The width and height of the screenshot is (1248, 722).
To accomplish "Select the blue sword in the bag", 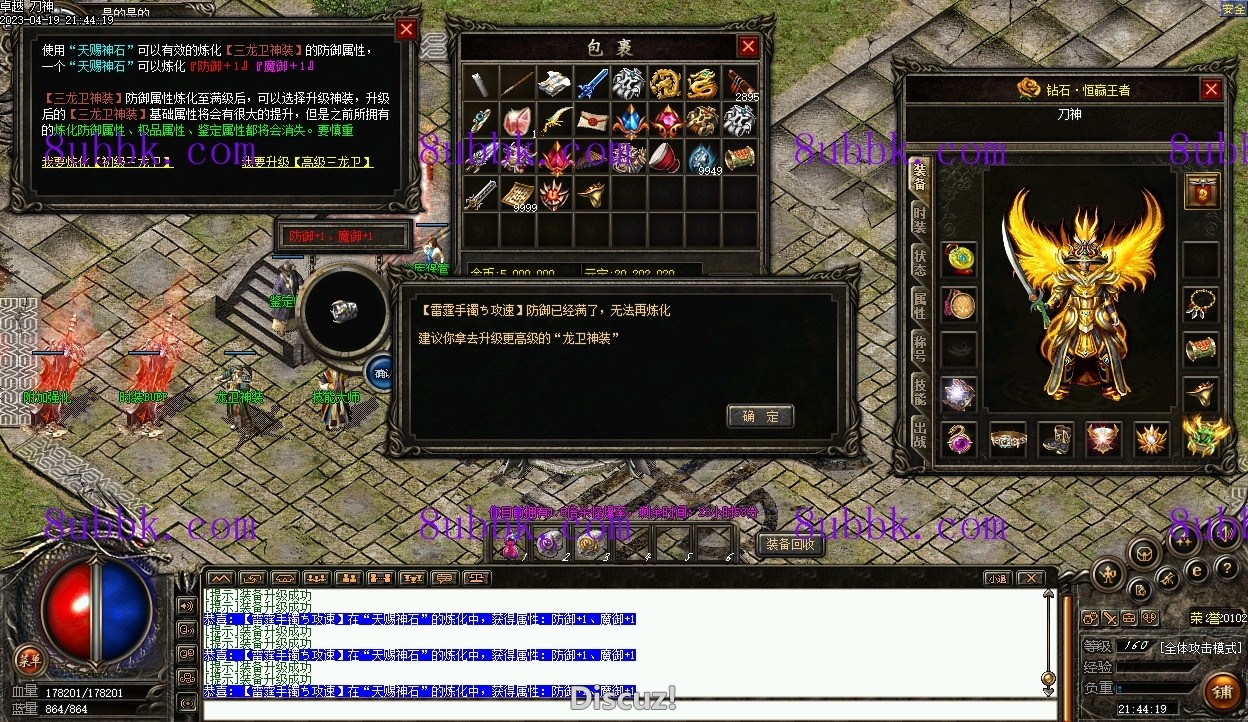I will [591, 83].
